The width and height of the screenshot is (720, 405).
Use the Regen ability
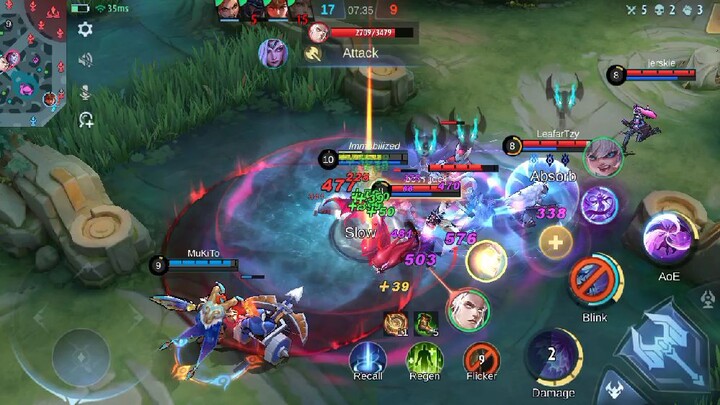[424, 359]
